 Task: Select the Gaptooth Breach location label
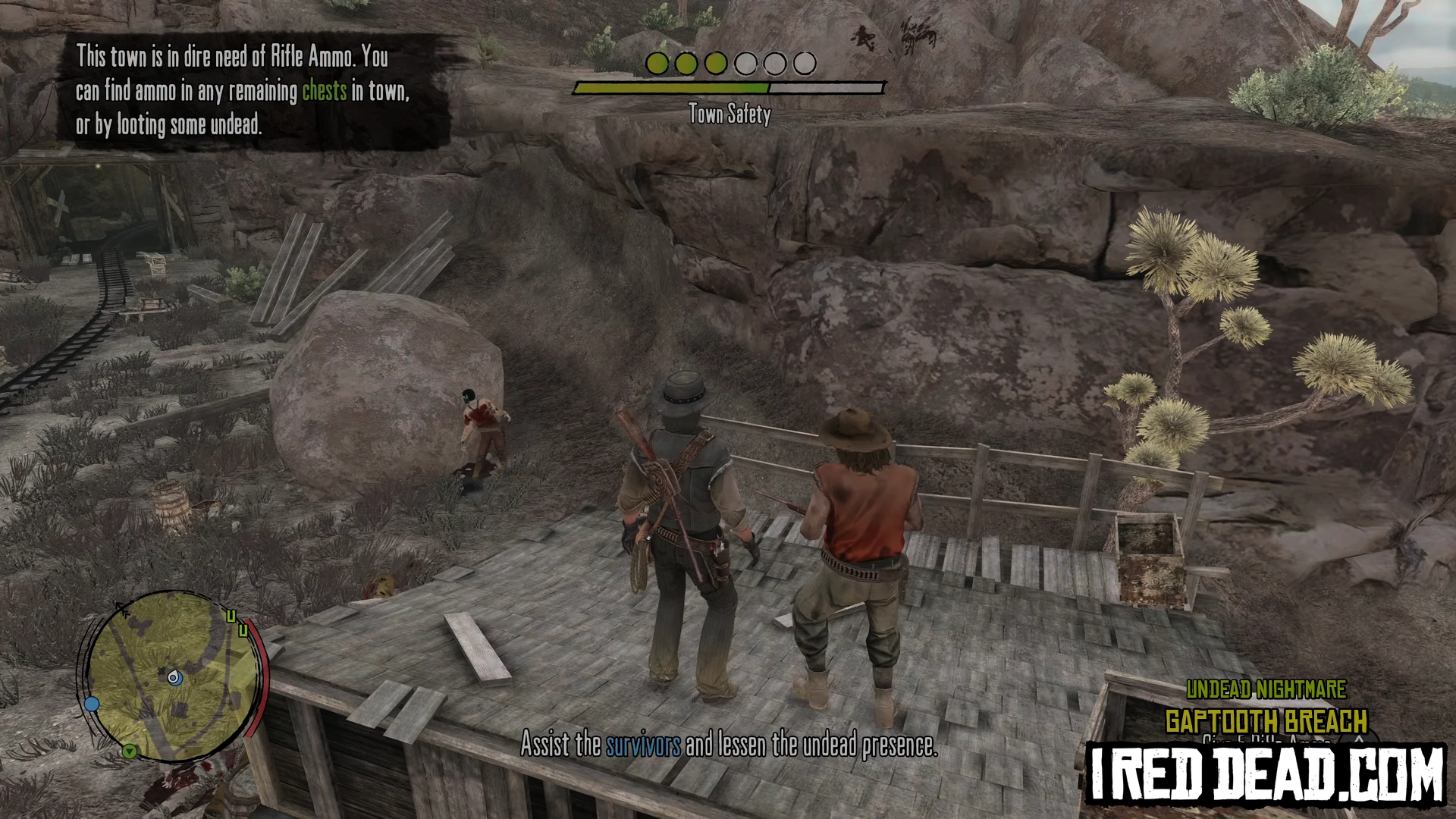[x=1266, y=720]
